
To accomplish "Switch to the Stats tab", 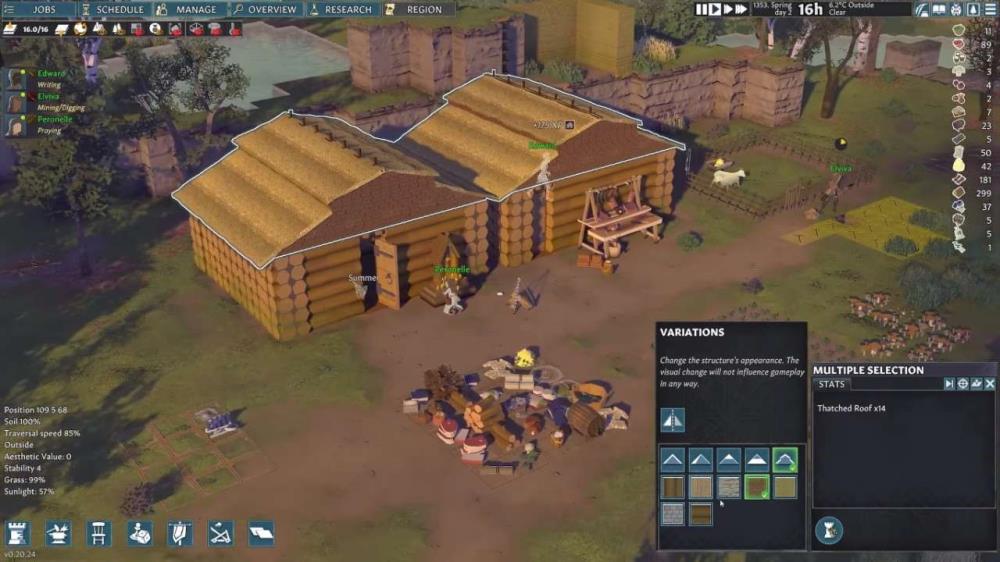I will point(831,384).
